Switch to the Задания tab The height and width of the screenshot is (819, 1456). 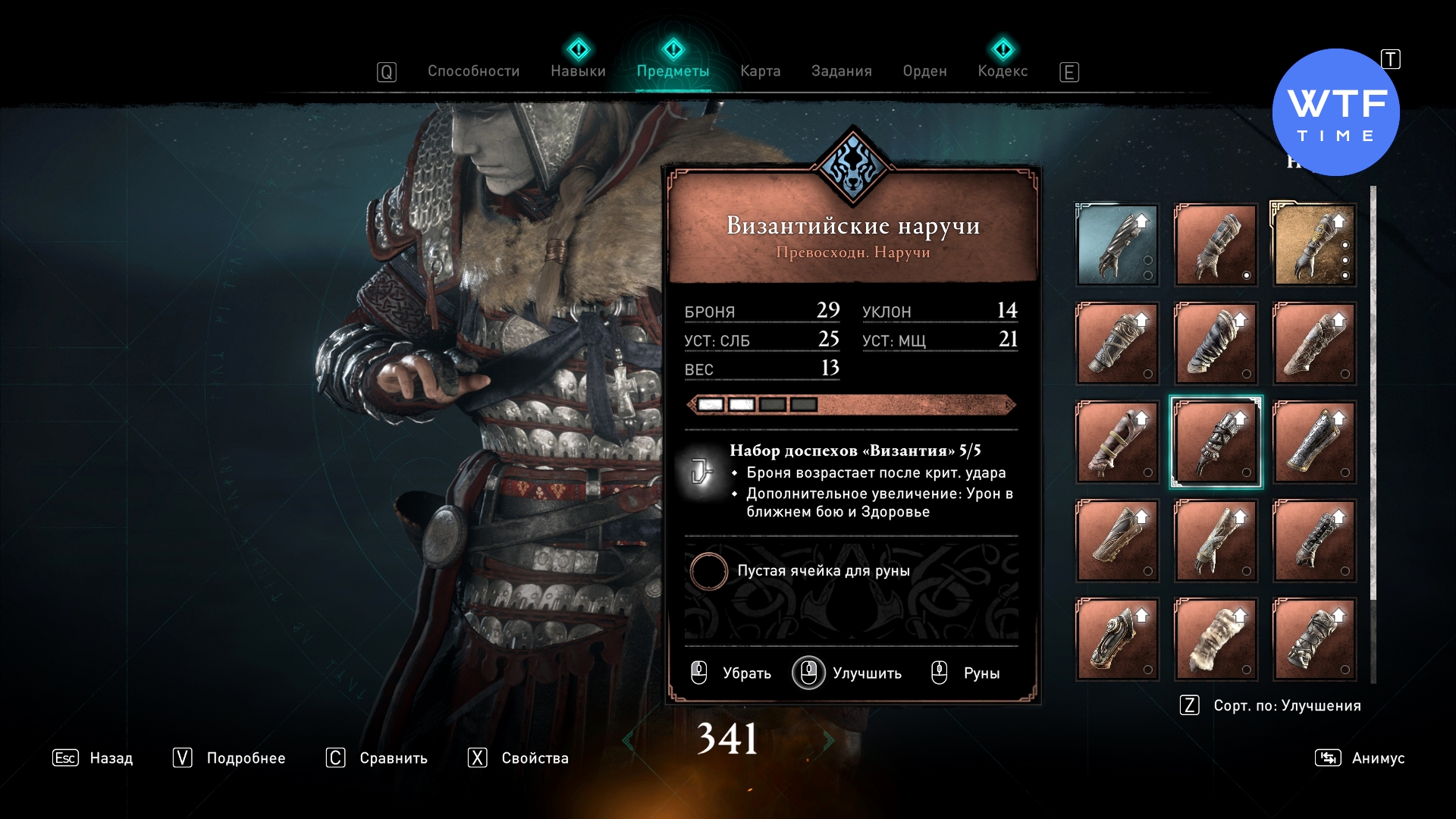(841, 71)
